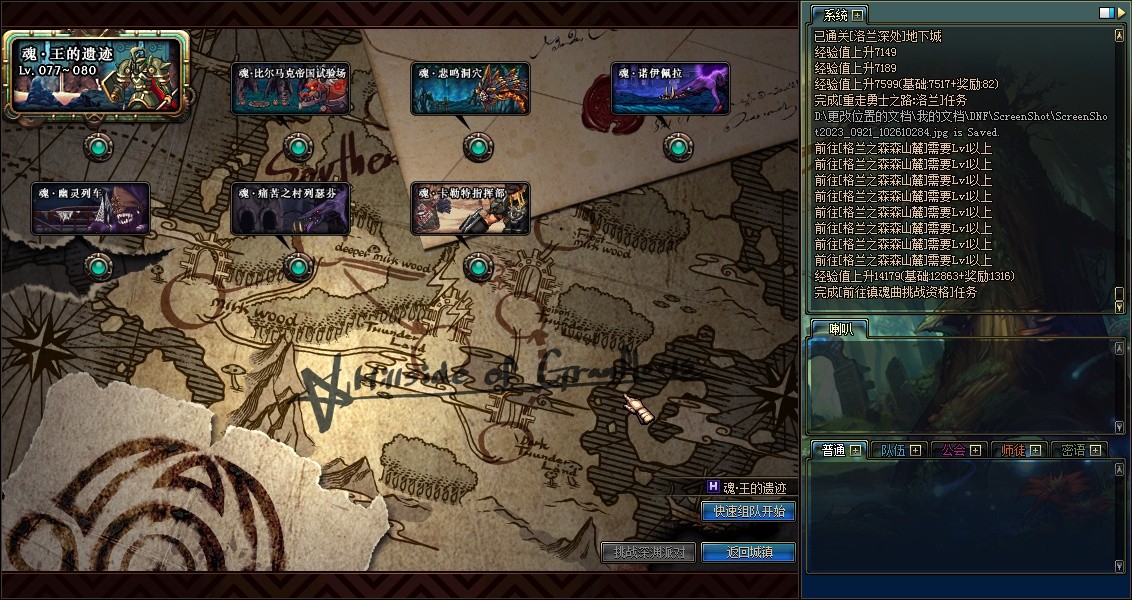Switch to the 普通 normal chat tab
This screenshot has width=1132, height=600.
point(834,450)
